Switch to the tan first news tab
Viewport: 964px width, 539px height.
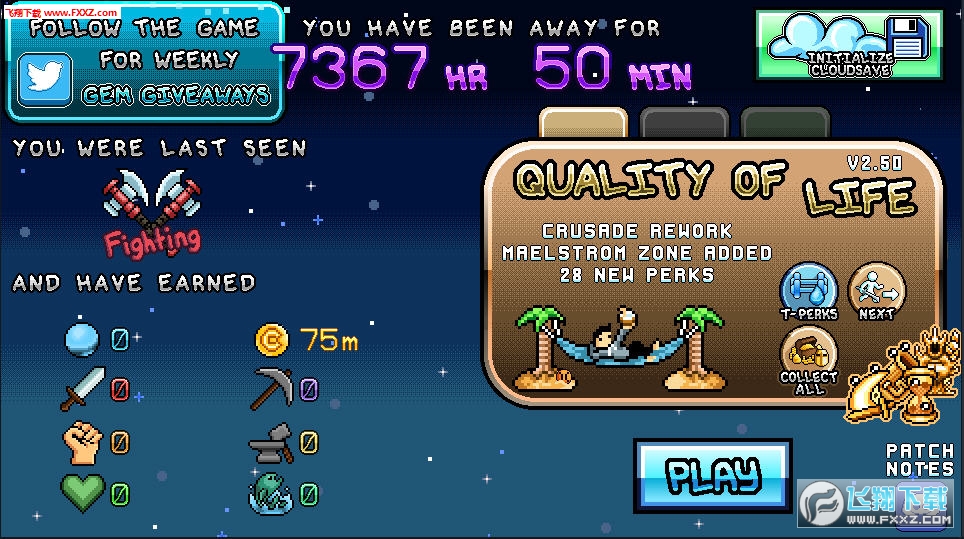(583, 124)
